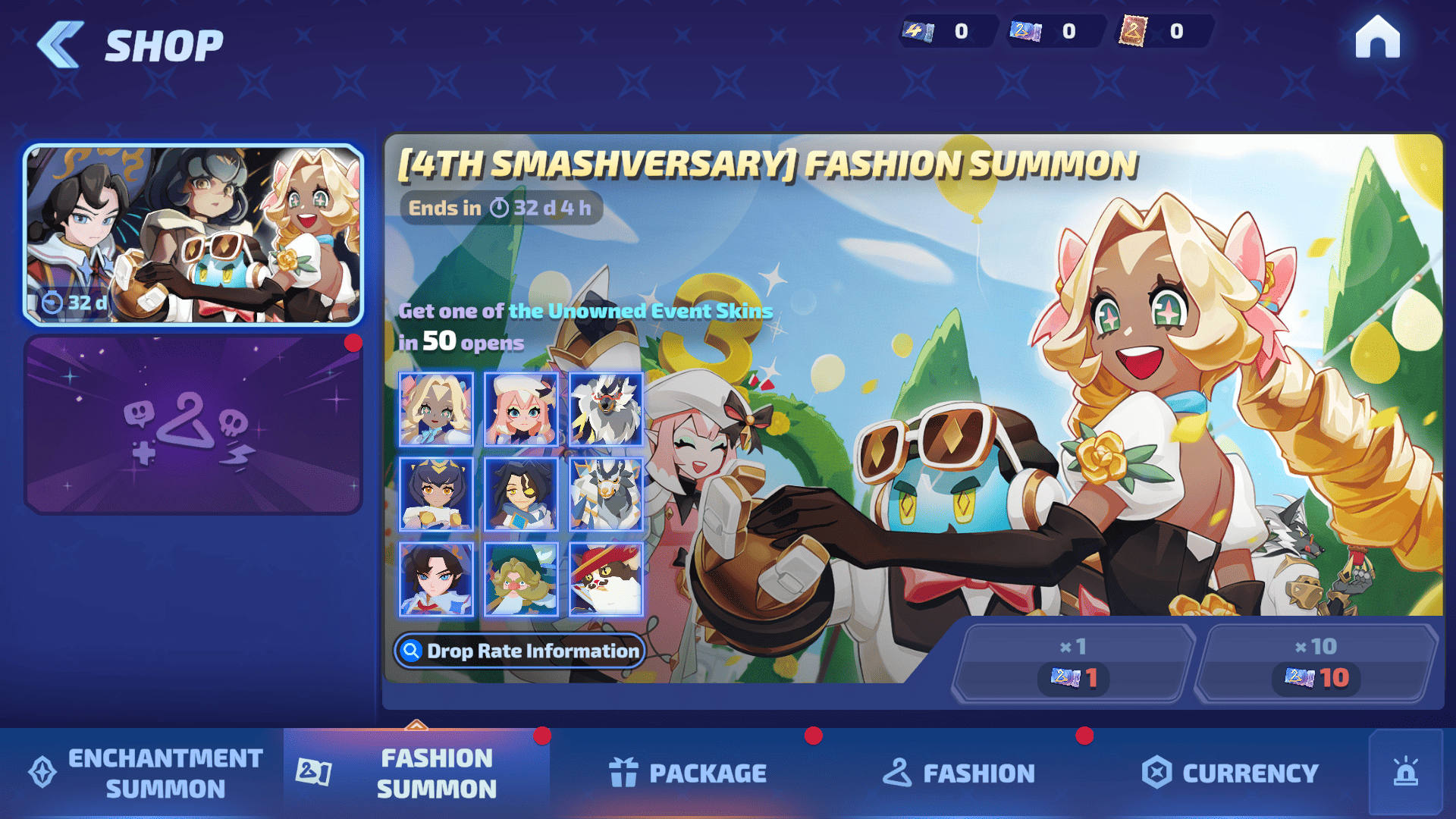Select the 4th Smashversary banner thumbnail
1456x819 pixels.
[x=193, y=235]
